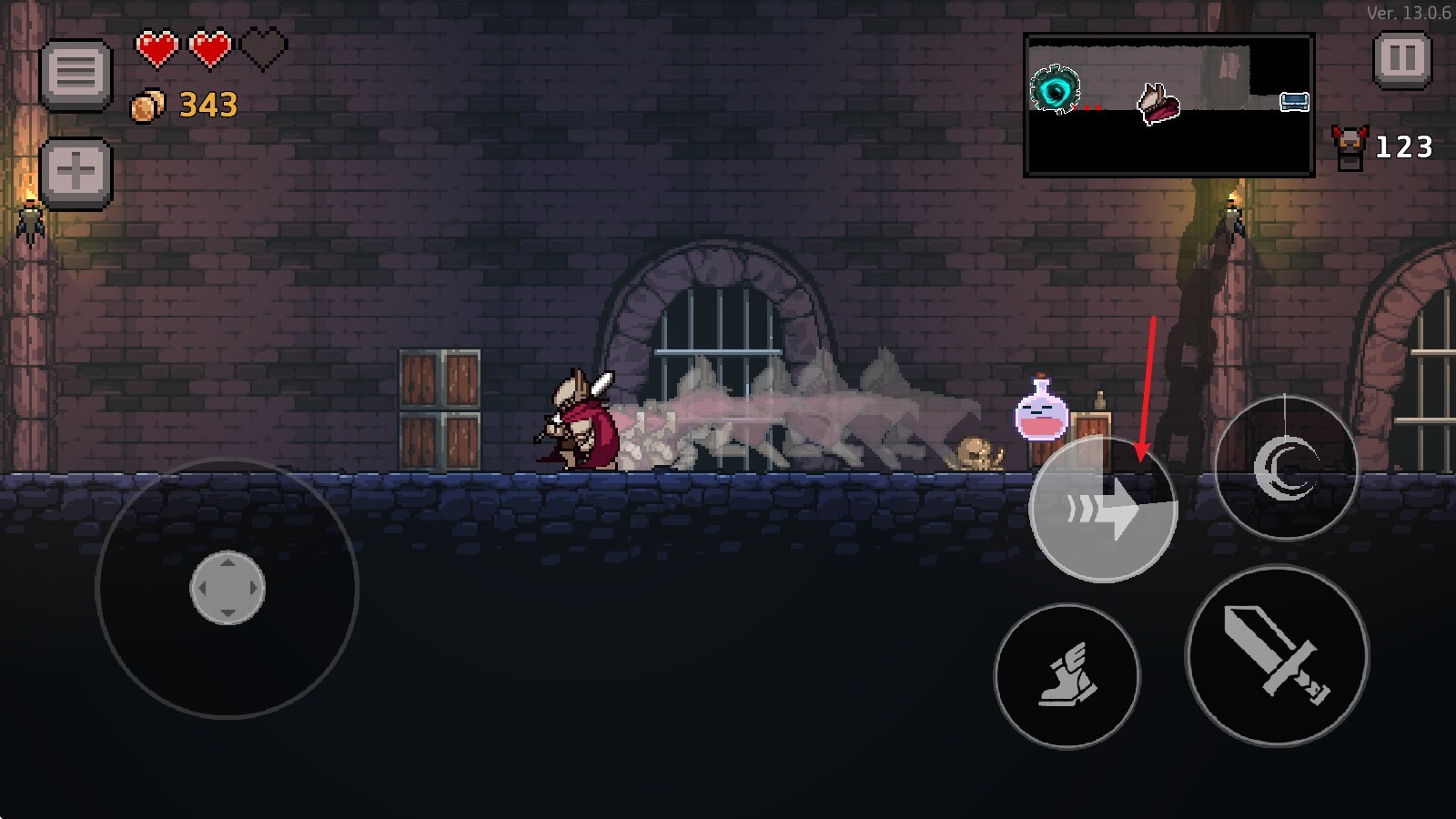Tap the winged boot jump button
This screenshot has height=819, width=1456.
1067,676
